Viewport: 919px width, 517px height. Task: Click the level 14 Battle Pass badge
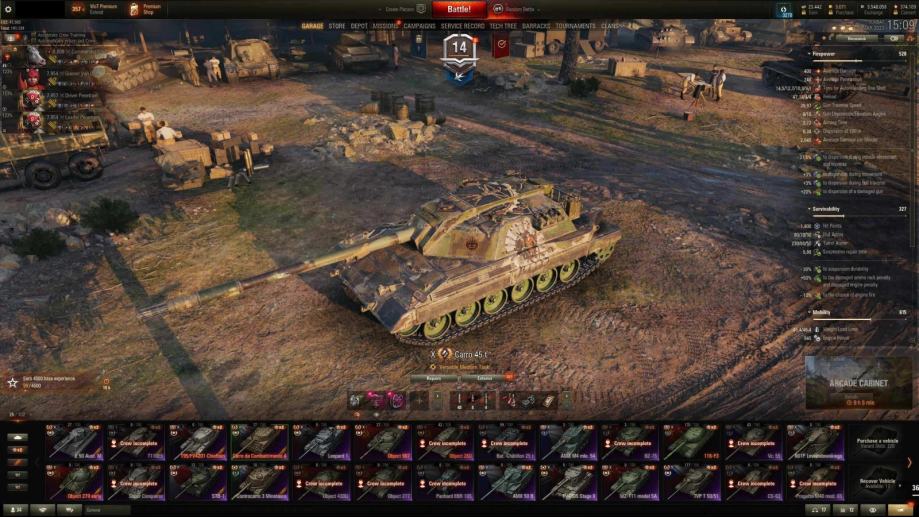tap(459, 48)
